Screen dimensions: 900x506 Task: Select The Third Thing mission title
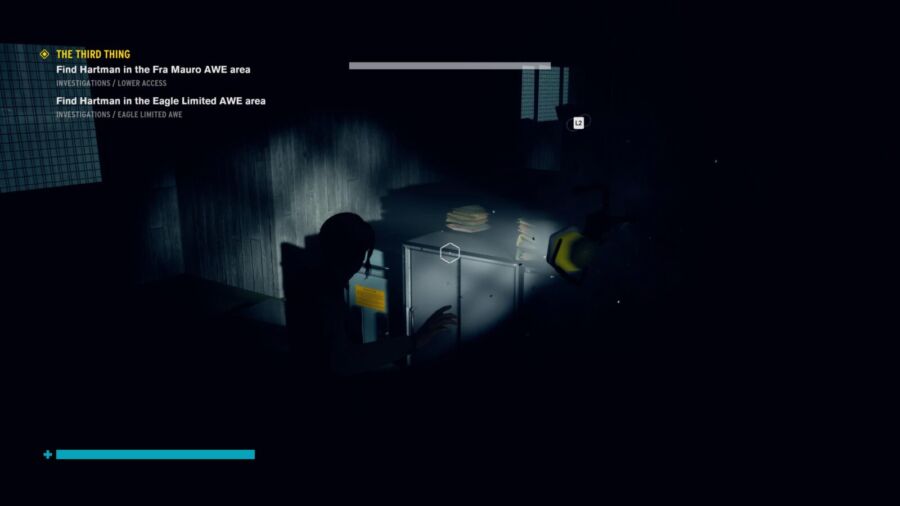tap(93, 54)
